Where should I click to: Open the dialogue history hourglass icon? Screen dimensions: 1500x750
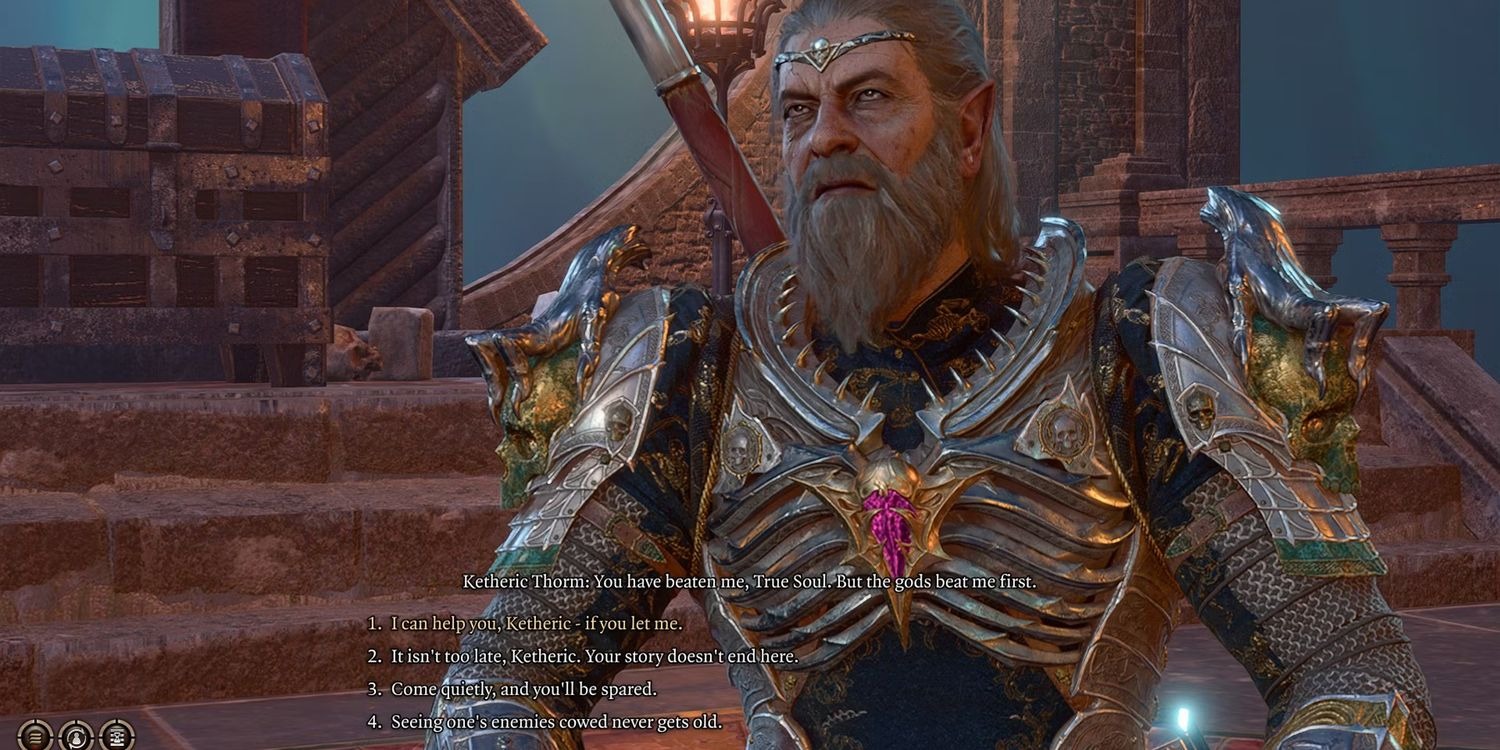tap(117, 736)
